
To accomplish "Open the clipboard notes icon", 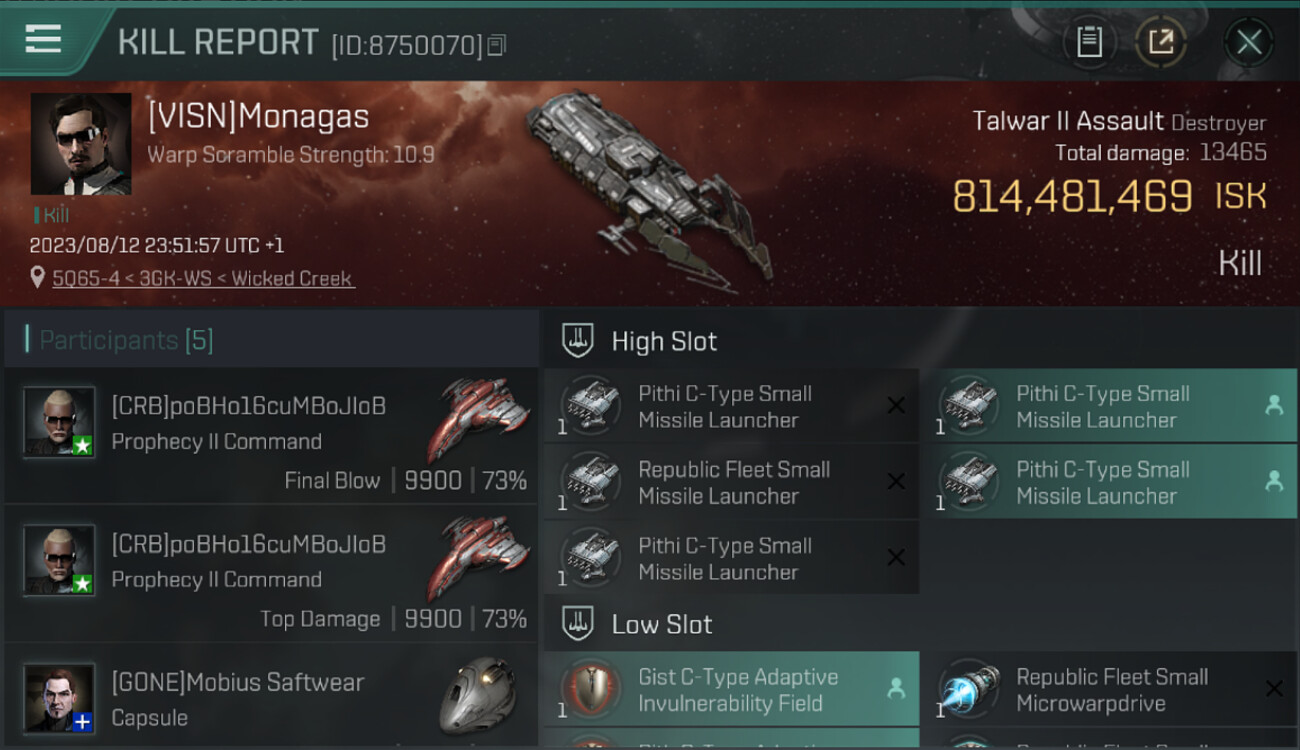I will coord(1089,42).
